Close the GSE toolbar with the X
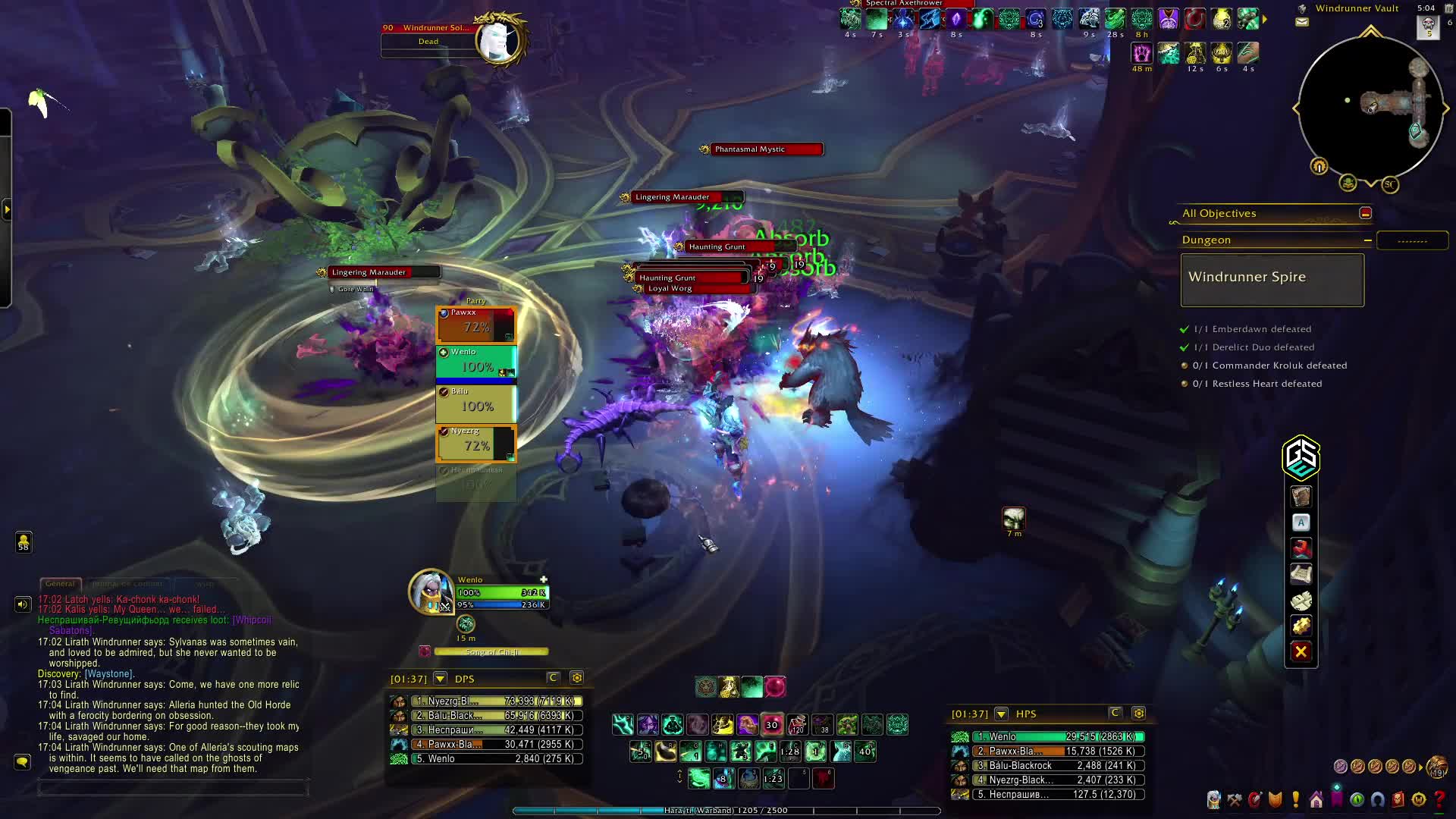Screen dimensions: 1456x819 click(1301, 651)
